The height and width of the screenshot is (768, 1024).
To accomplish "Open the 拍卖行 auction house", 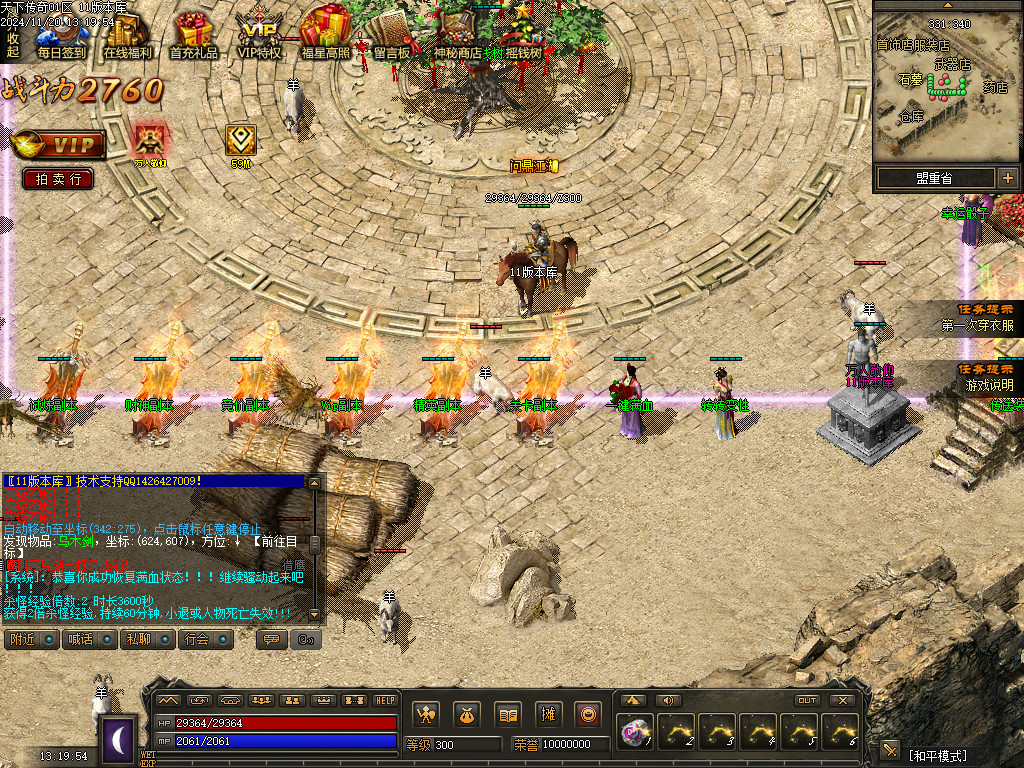I will [x=58, y=179].
